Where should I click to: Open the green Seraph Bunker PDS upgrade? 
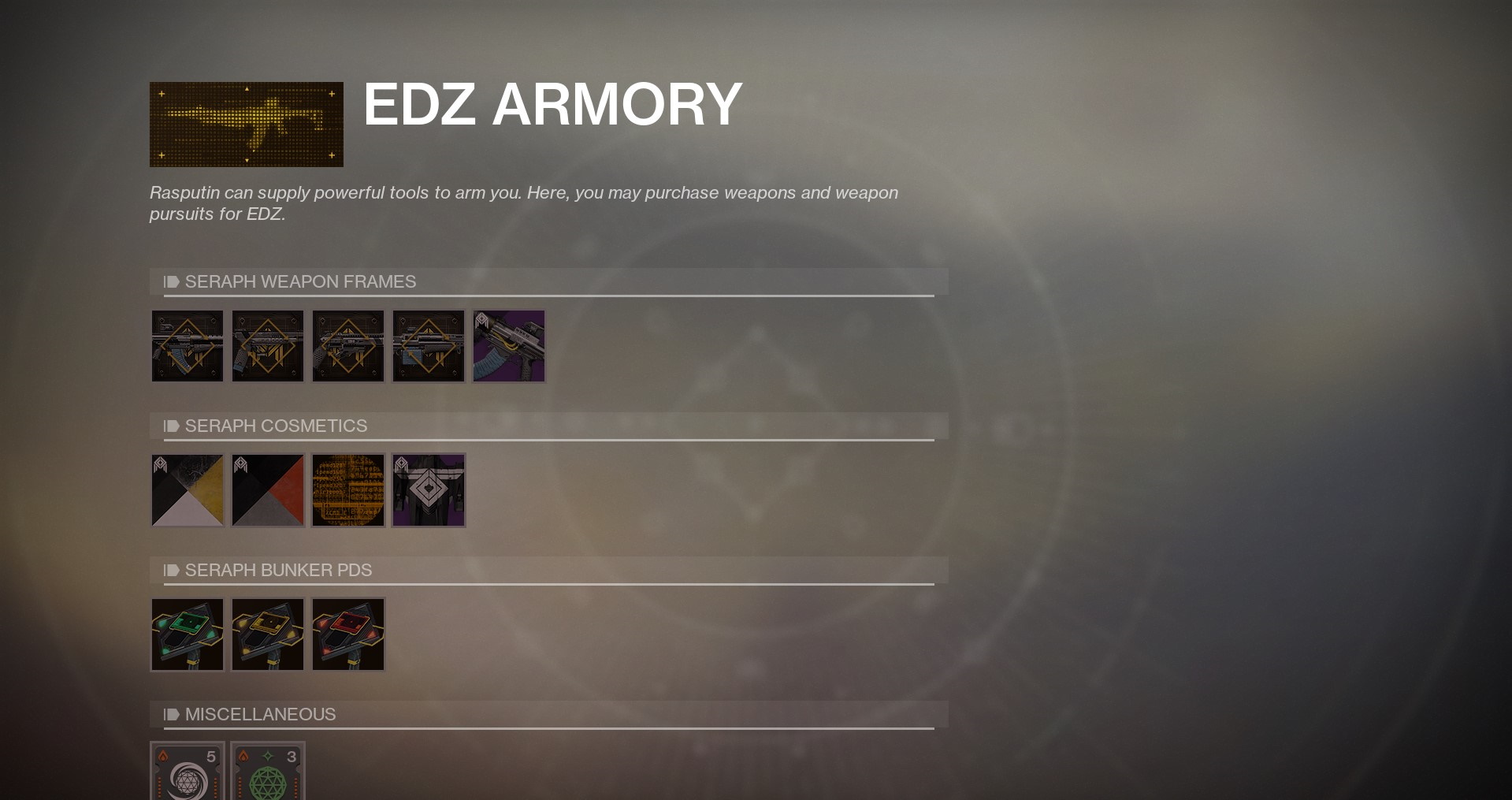187,634
